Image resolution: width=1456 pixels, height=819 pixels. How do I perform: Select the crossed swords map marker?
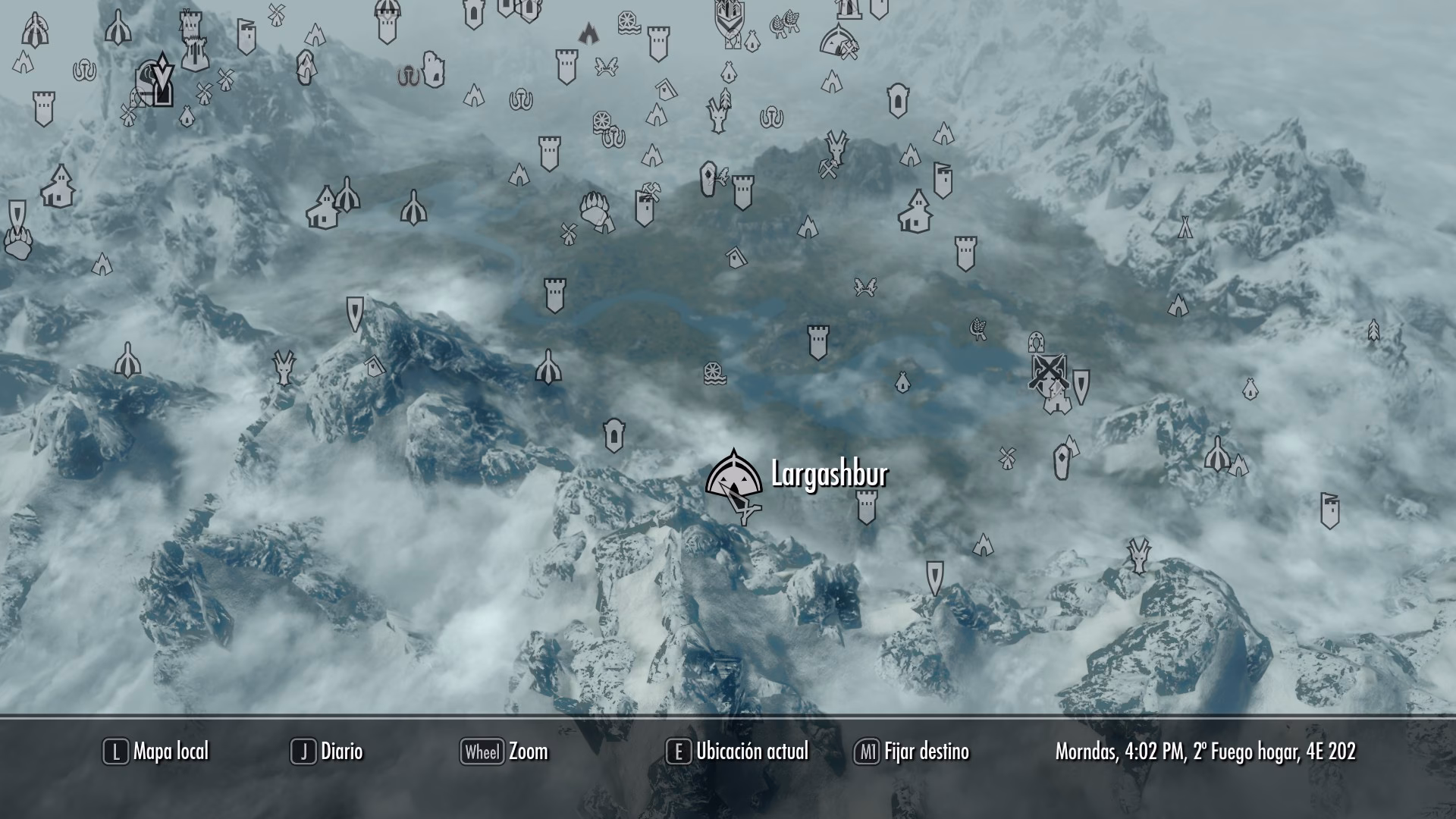point(1049,371)
